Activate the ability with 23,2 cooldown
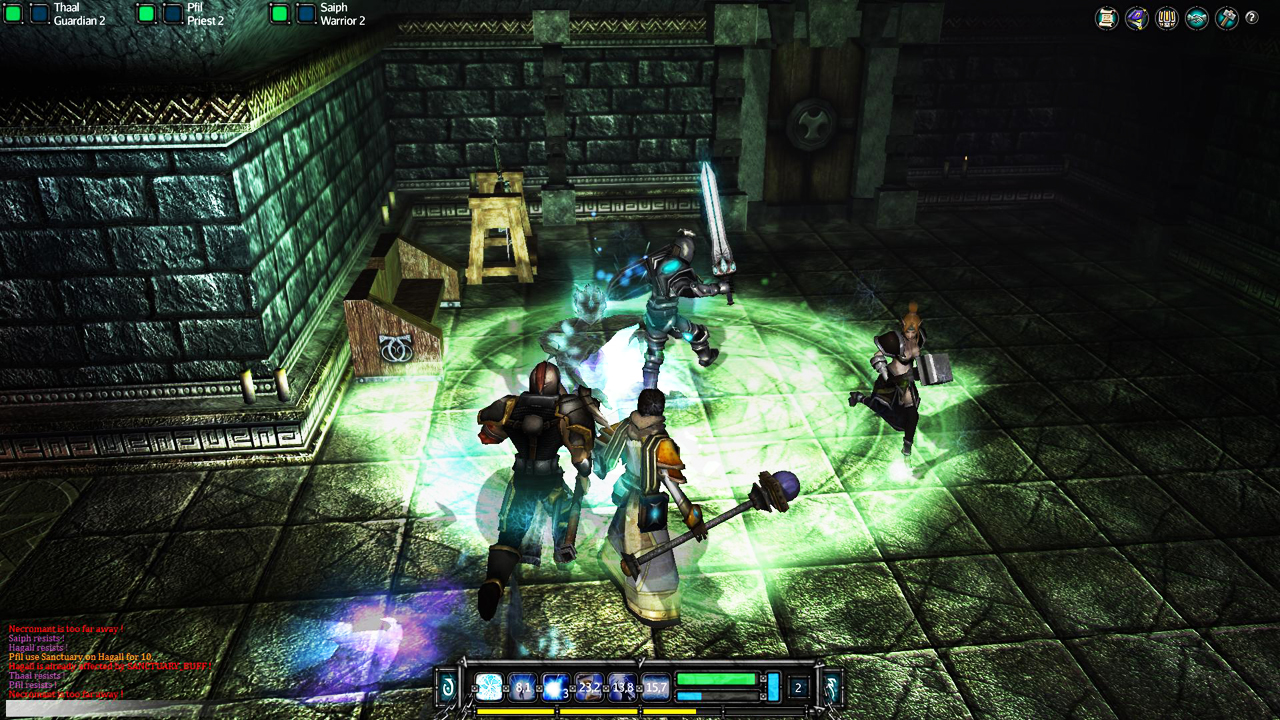This screenshot has height=720, width=1280. [x=589, y=687]
